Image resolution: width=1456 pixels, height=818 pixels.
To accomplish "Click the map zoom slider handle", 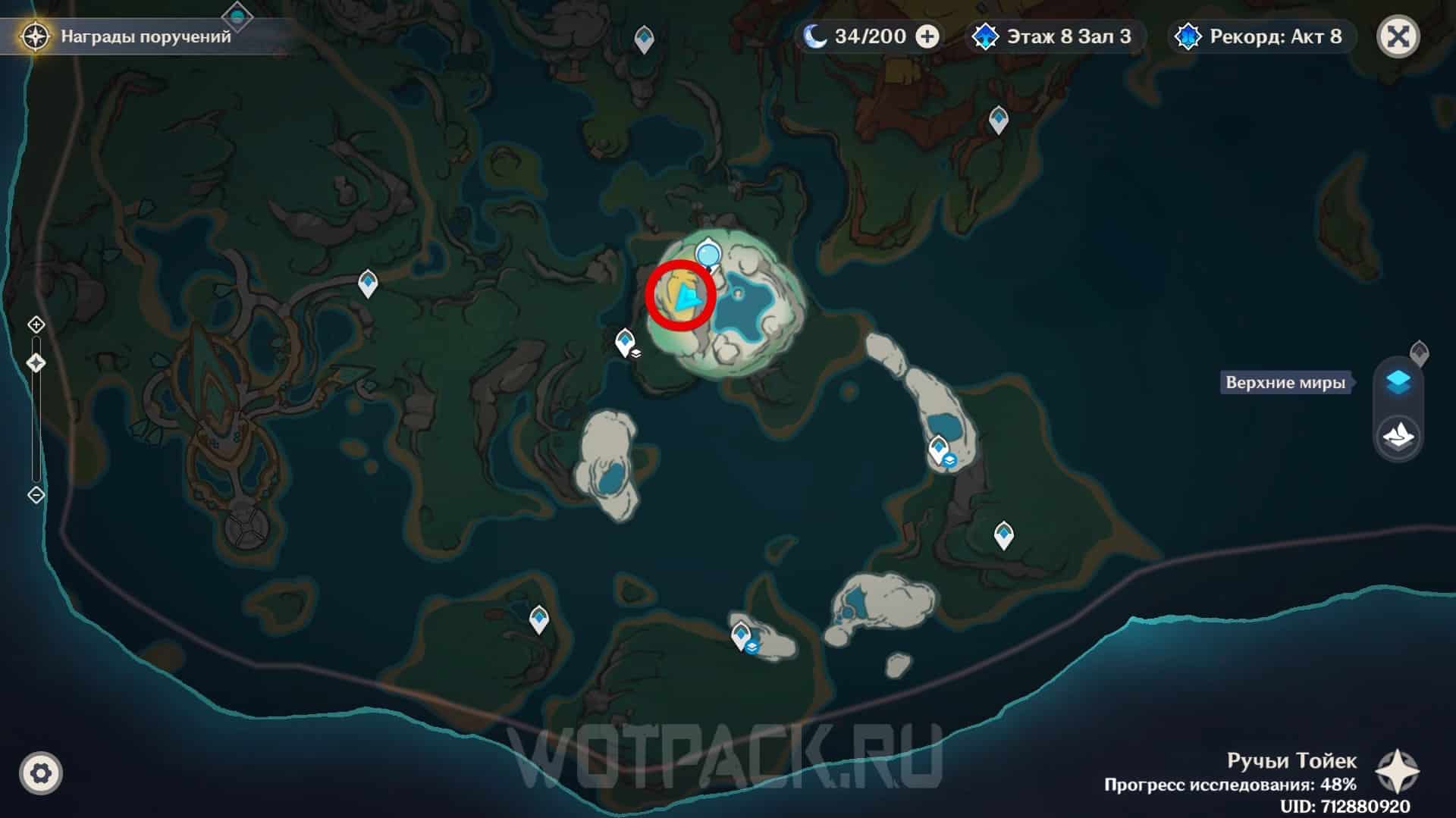I will click(36, 363).
